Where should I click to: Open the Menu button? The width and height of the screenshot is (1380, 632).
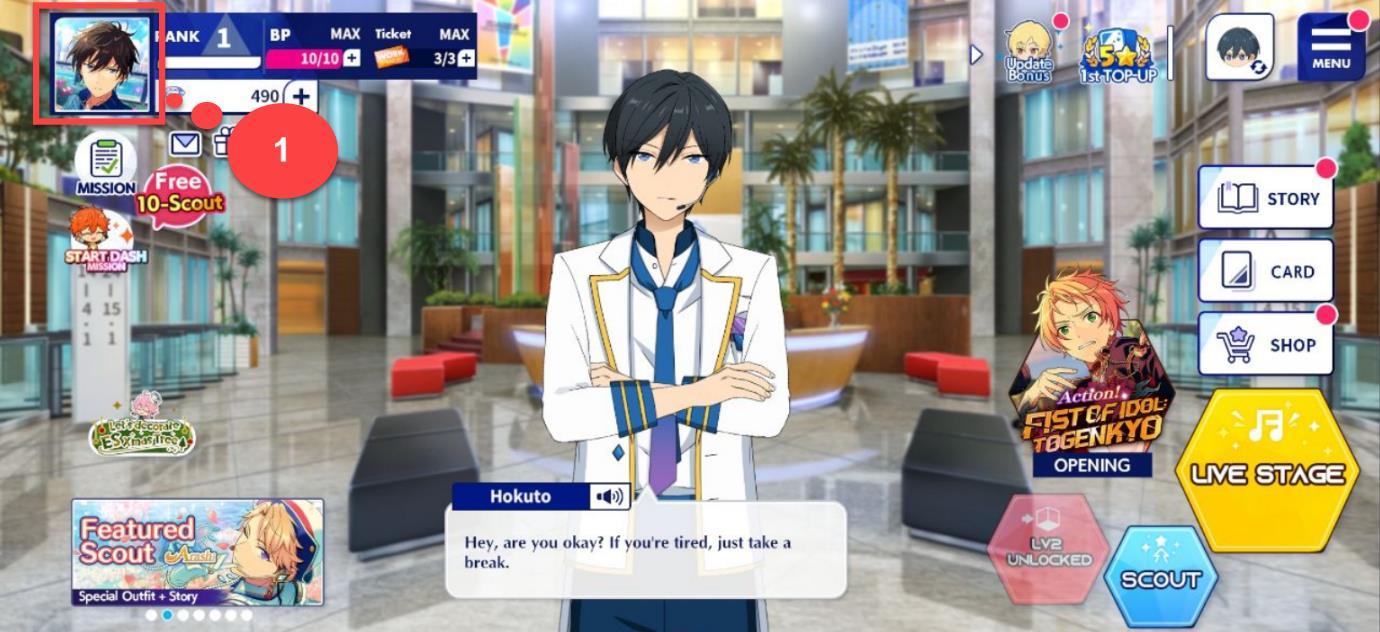point(1331,47)
